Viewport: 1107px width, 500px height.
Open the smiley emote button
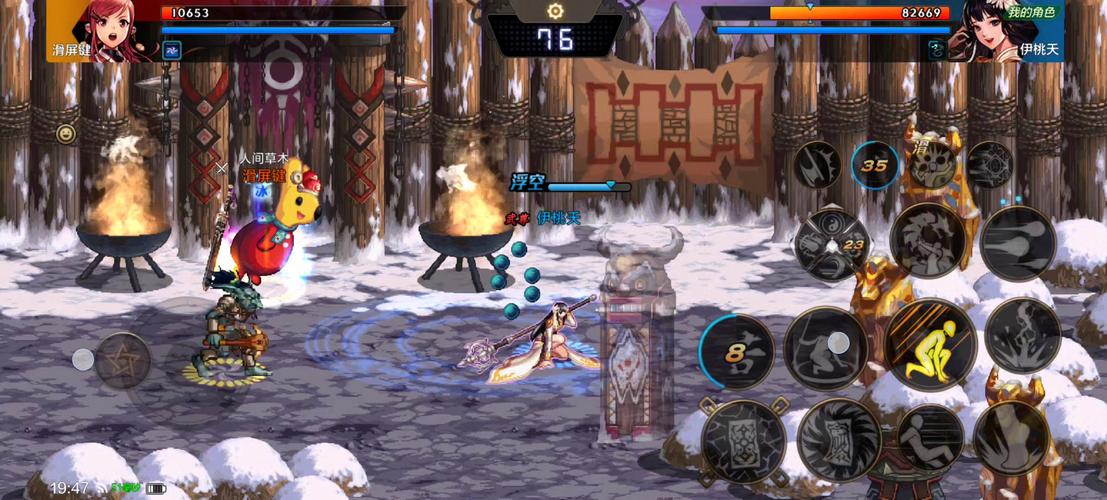[x=67, y=133]
